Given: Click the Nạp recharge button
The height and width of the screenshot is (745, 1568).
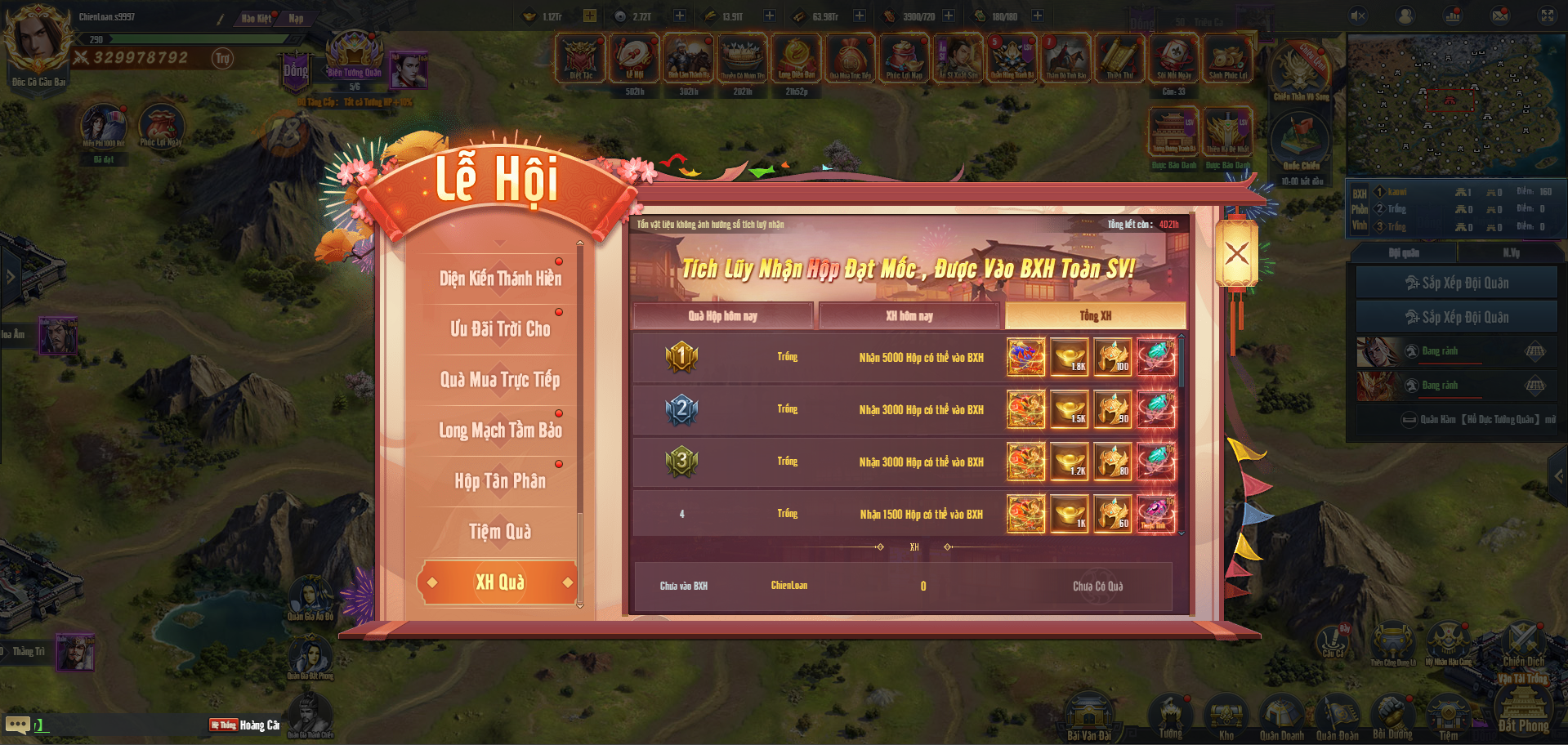Looking at the screenshot, I should [296, 18].
